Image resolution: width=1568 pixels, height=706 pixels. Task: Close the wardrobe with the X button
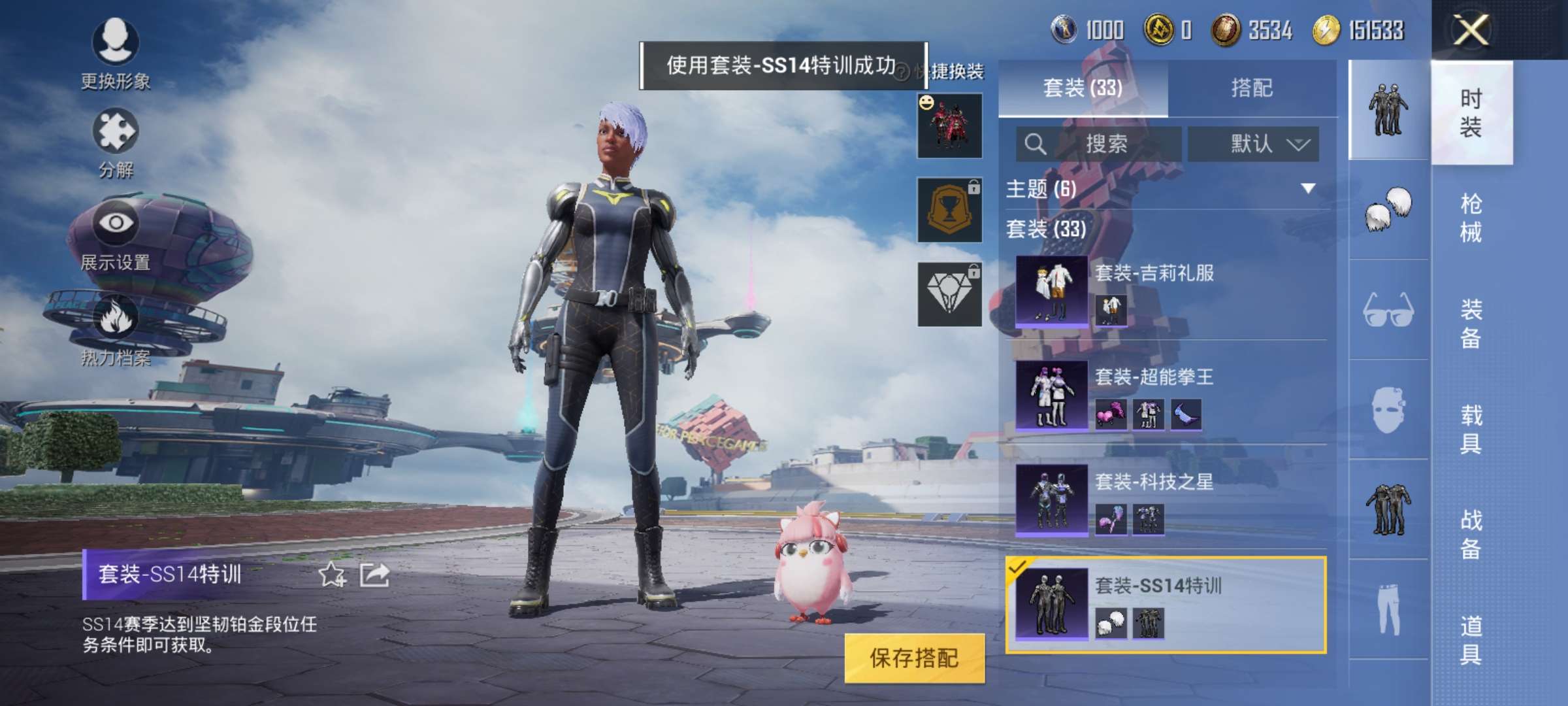(x=1470, y=30)
